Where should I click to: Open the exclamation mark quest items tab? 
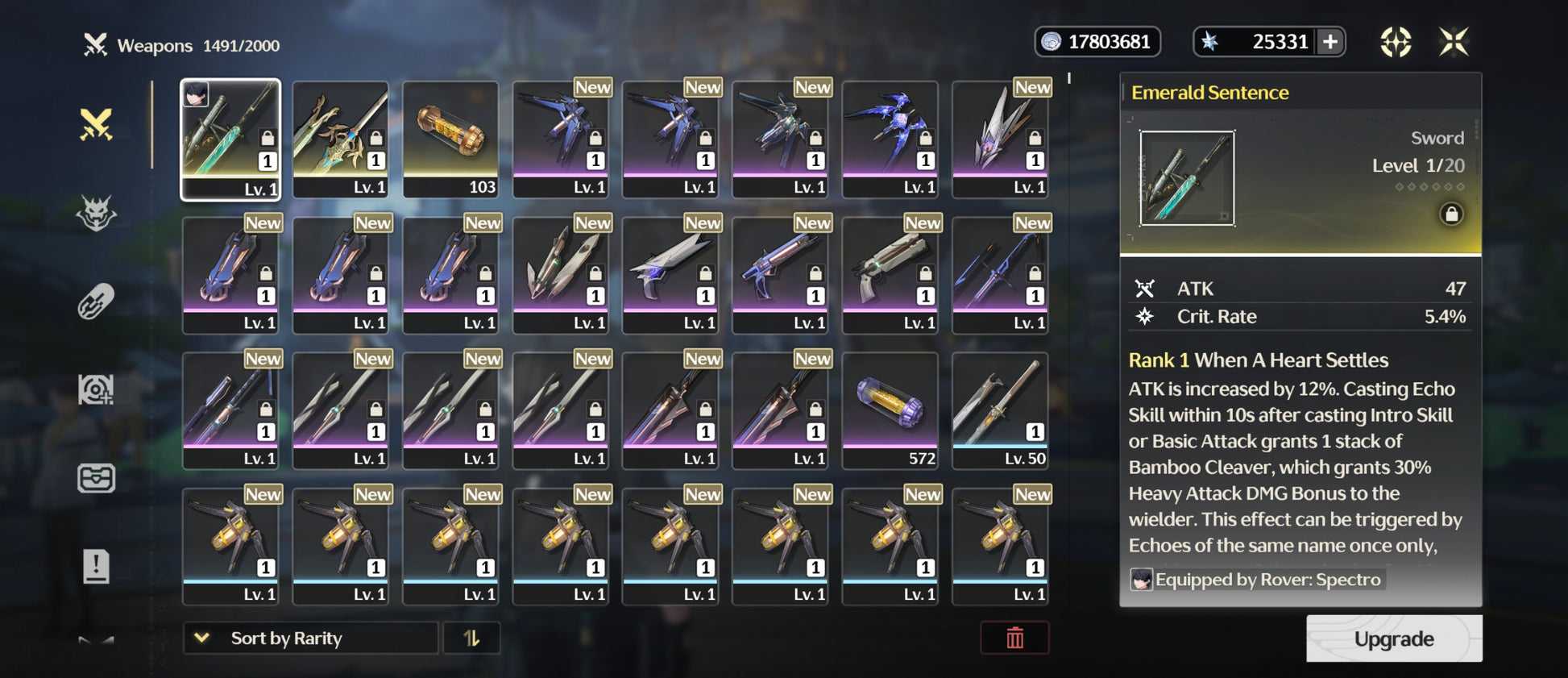tap(96, 566)
